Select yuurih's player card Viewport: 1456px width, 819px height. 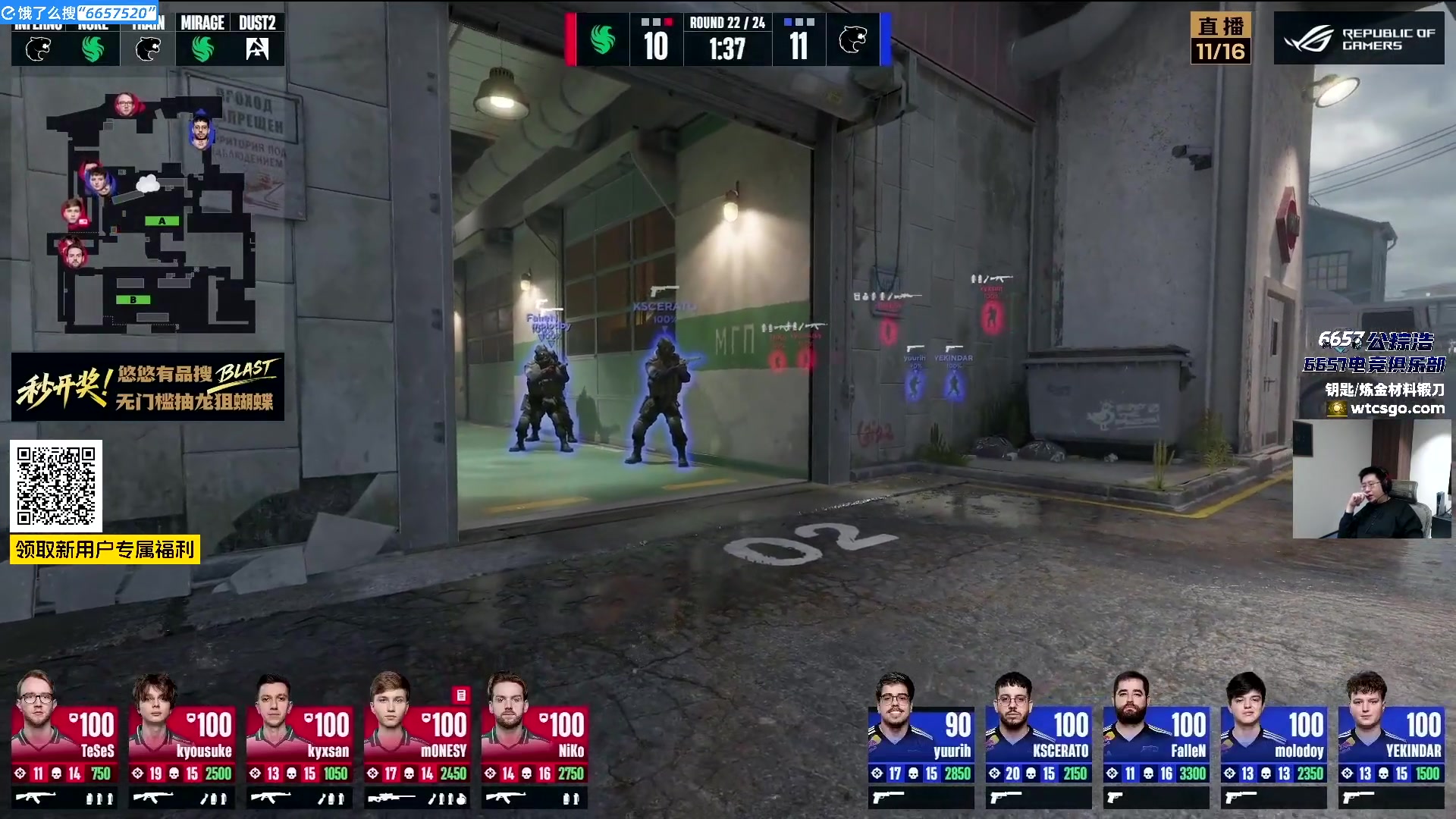(921, 739)
